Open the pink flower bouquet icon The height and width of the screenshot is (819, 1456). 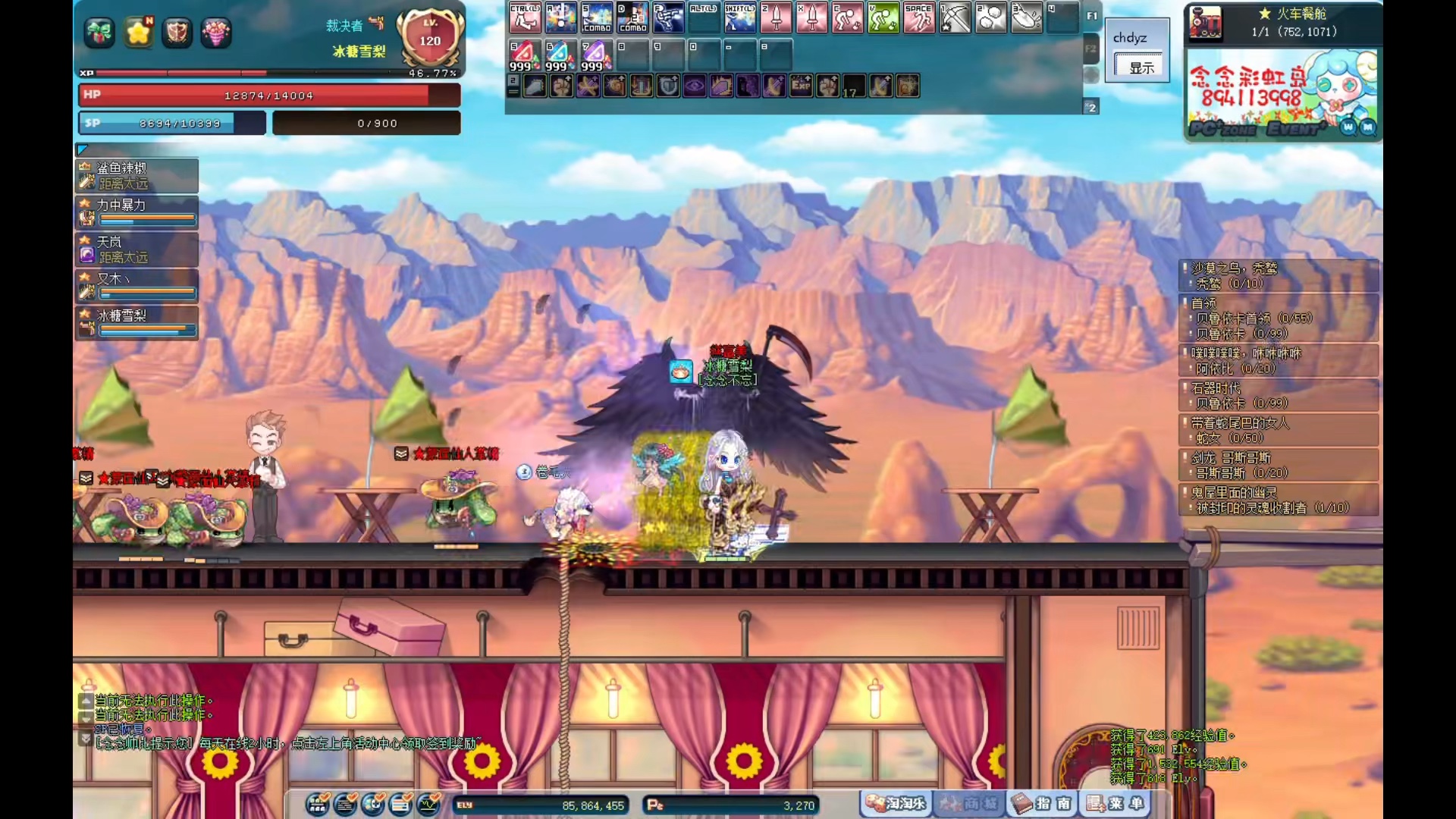(x=216, y=33)
